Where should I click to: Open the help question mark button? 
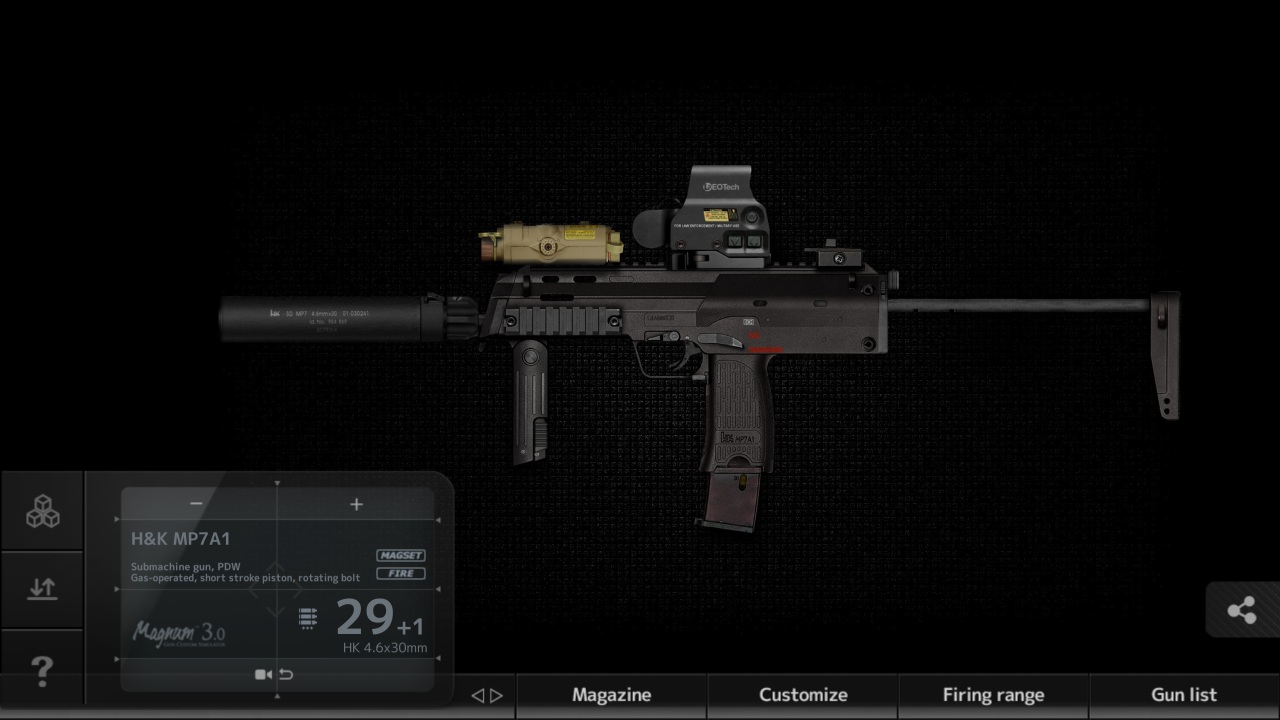point(42,670)
